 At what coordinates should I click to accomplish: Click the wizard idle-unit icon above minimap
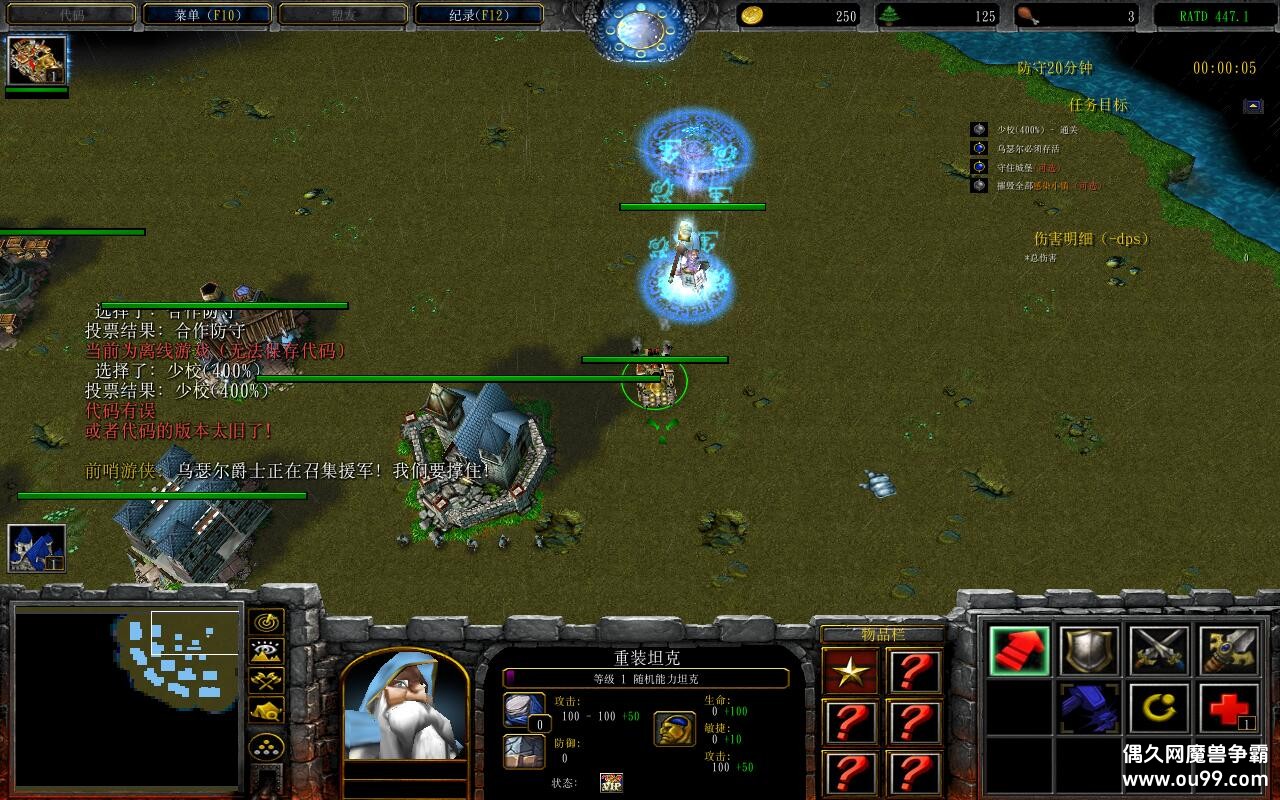[37, 548]
